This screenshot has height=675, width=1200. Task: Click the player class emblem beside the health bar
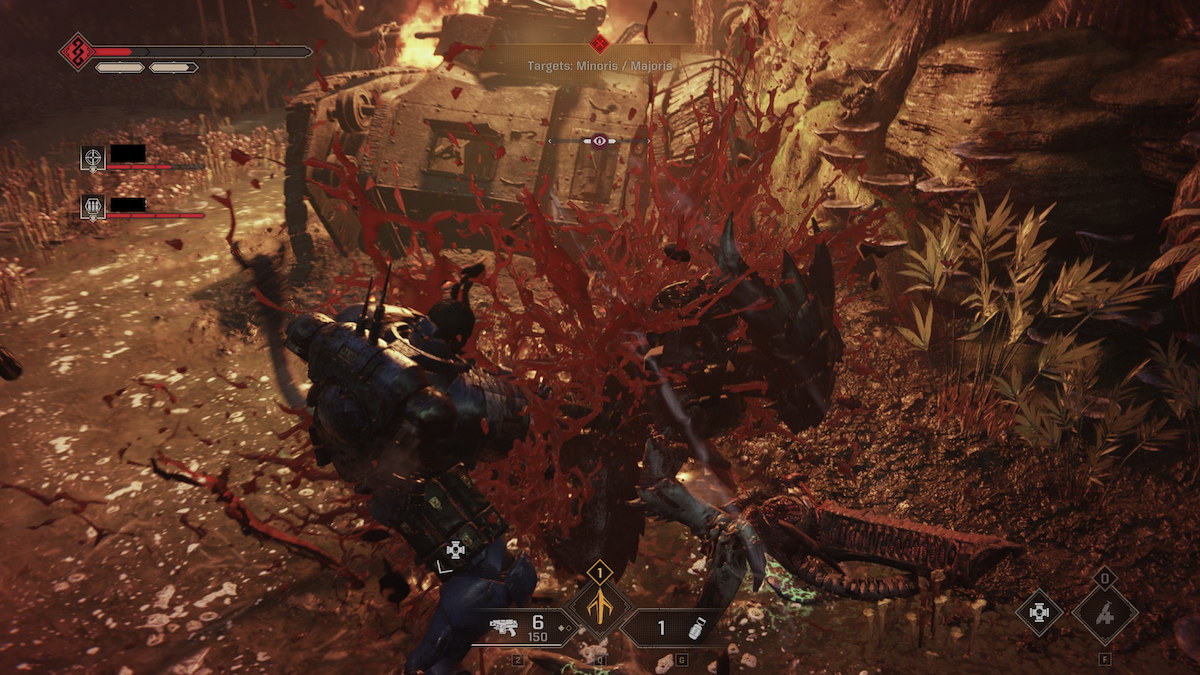pyautogui.click(x=77, y=51)
